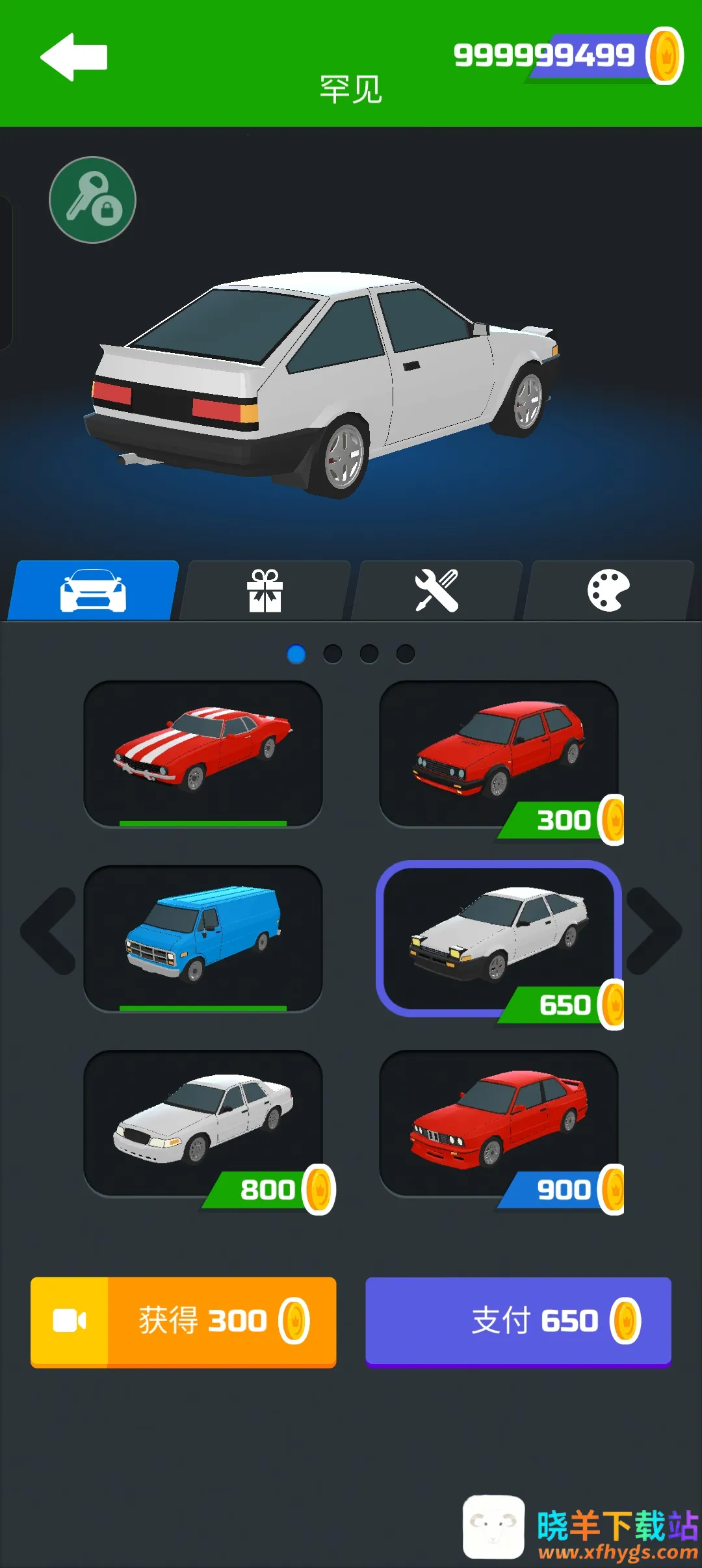Go back with the white arrow
Viewport: 702px width, 1568px height.
click(x=73, y=57)
